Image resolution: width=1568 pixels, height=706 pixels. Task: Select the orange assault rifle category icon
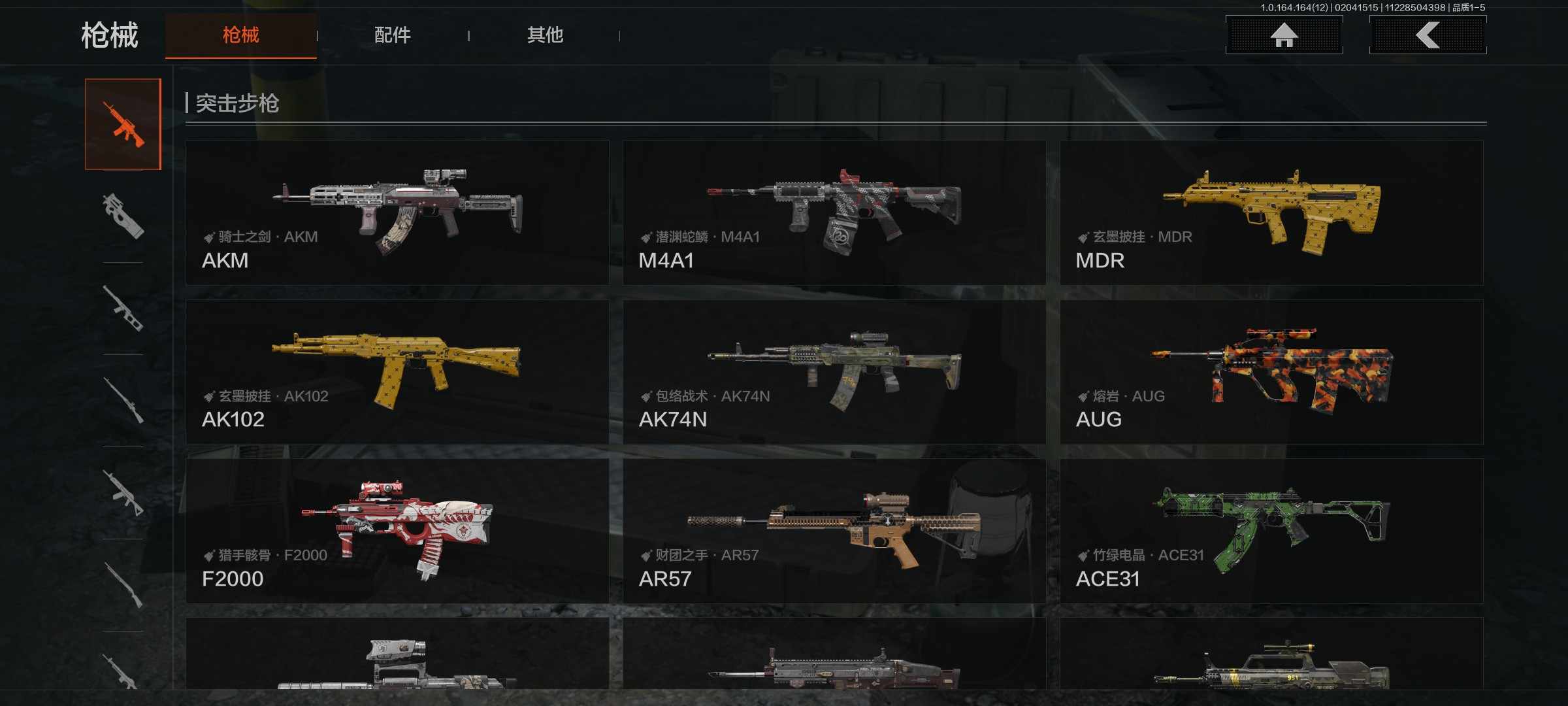coord(123,124)
